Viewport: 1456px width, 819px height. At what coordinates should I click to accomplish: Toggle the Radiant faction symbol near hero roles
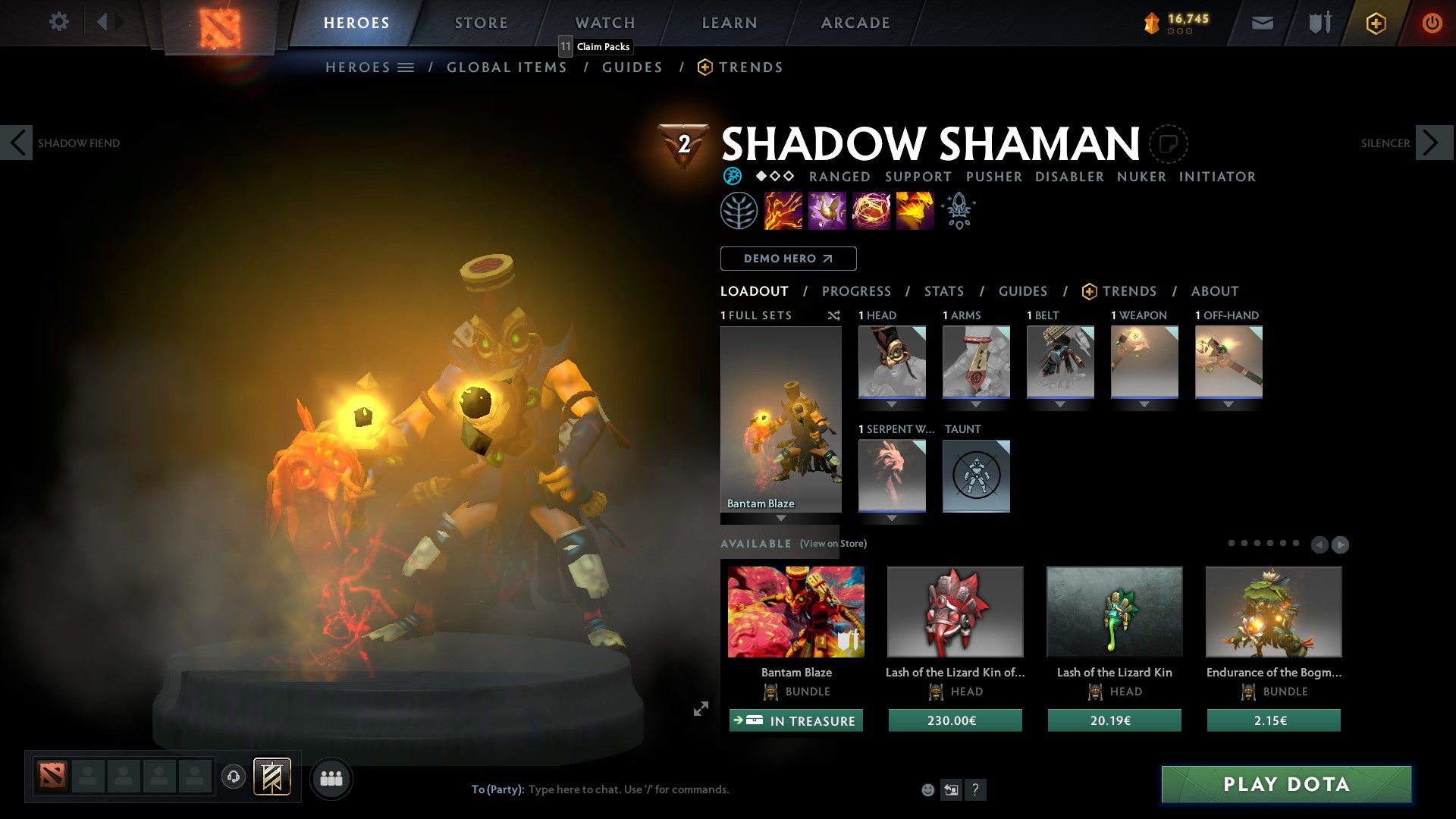(x=731, y=176)
